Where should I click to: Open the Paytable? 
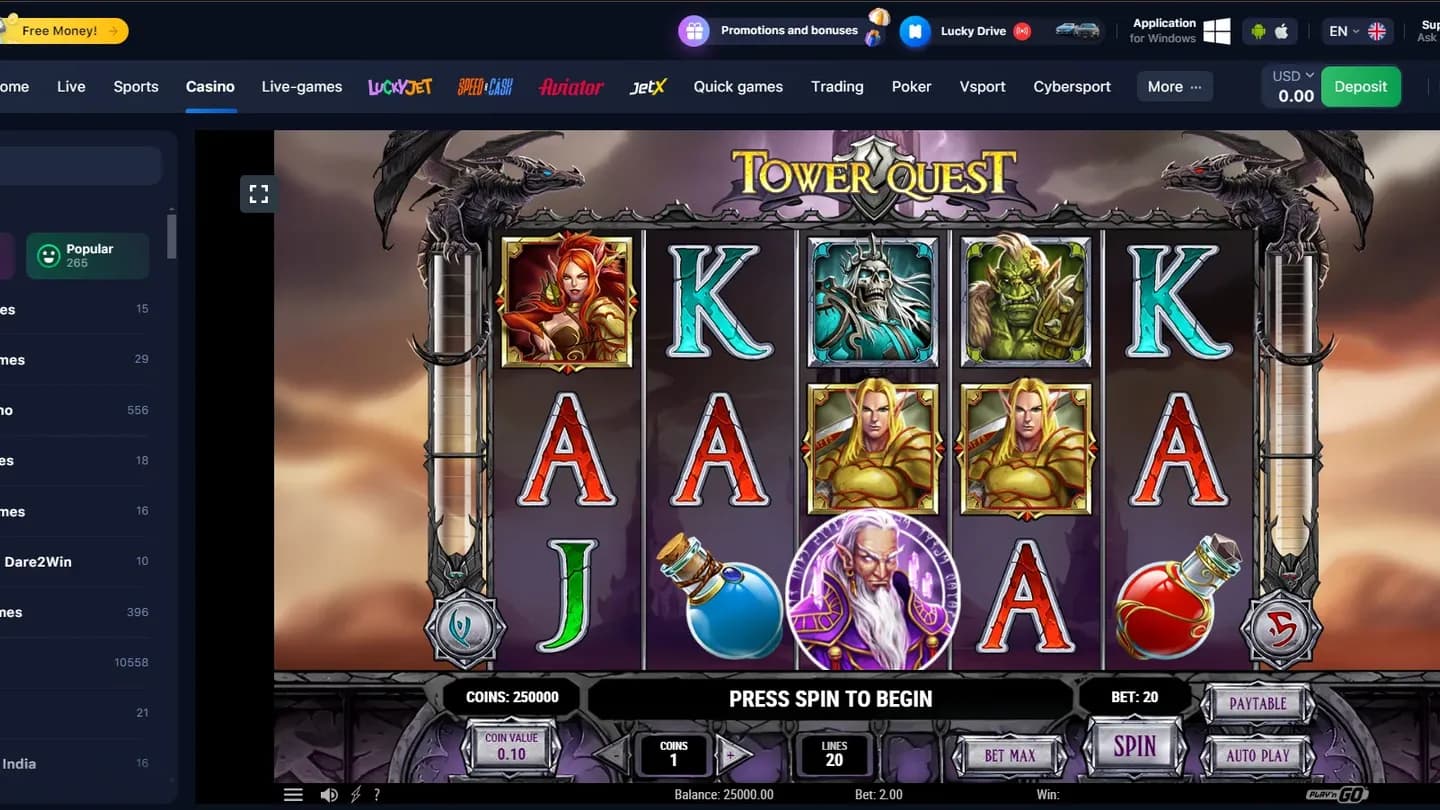point(1257,703)
